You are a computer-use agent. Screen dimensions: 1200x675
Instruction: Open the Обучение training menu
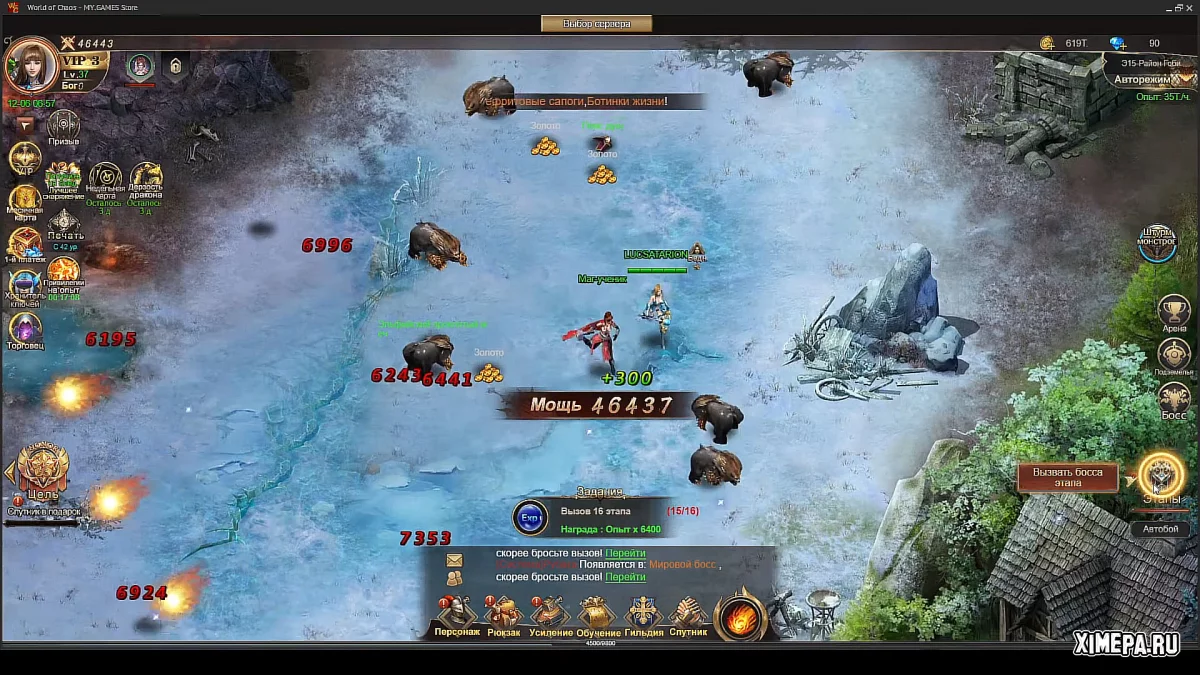[597, 615]
